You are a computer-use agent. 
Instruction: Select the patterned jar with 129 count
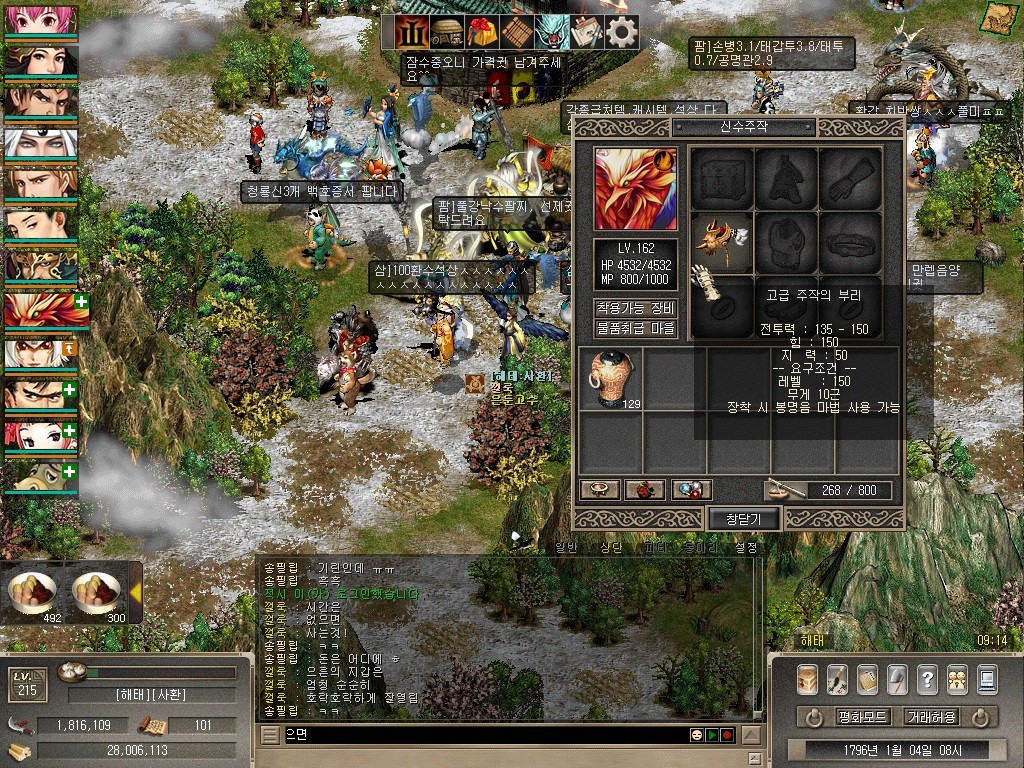(x=609, y=379)
